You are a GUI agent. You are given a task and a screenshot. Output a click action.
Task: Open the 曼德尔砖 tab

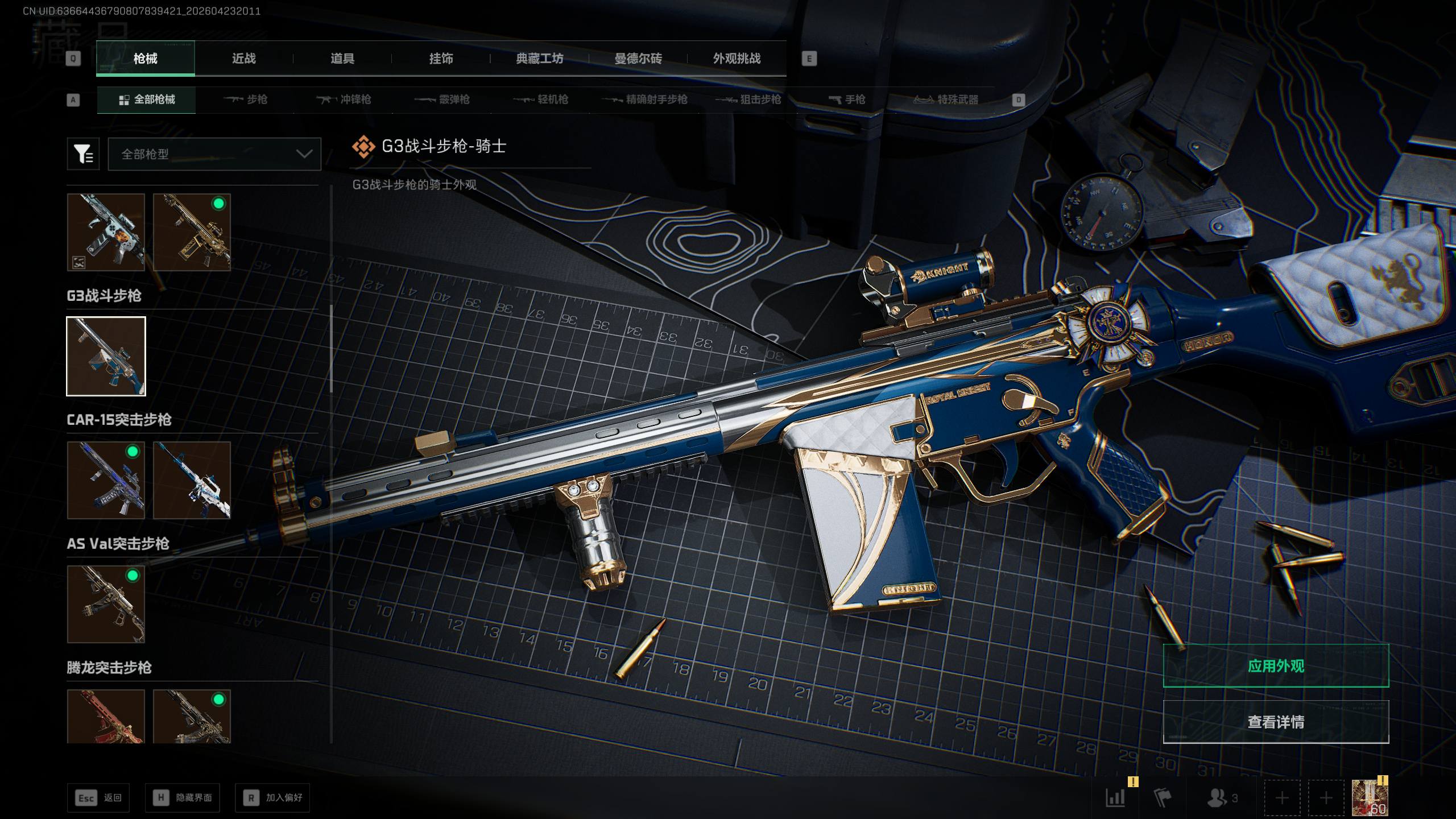click(638, 59)
